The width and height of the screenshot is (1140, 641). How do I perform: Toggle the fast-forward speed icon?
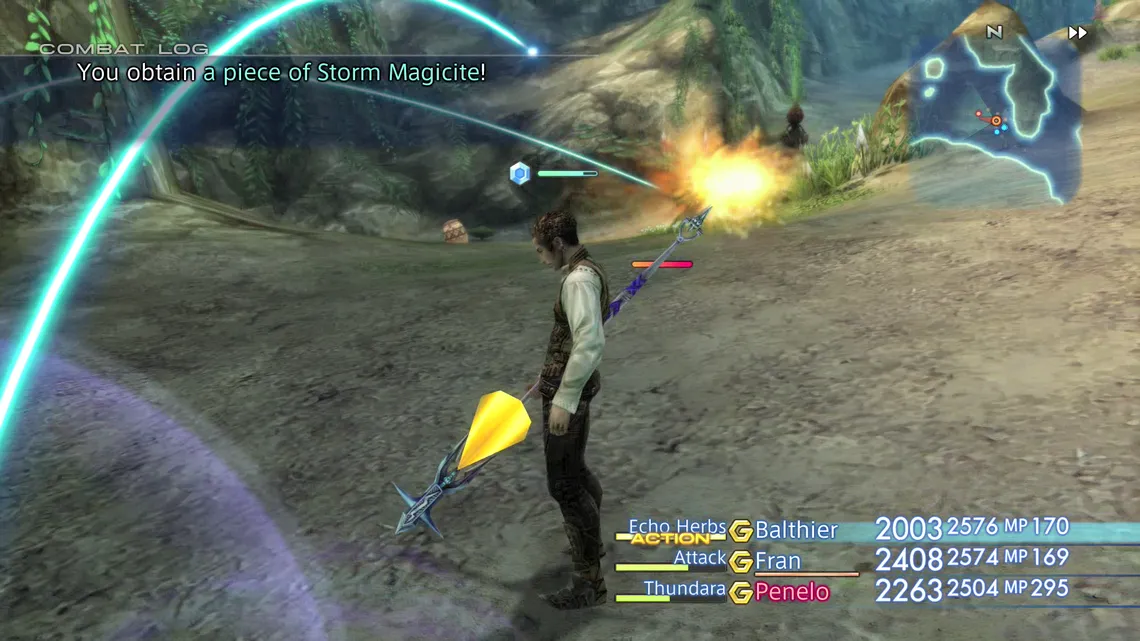tap(1077, 33)
